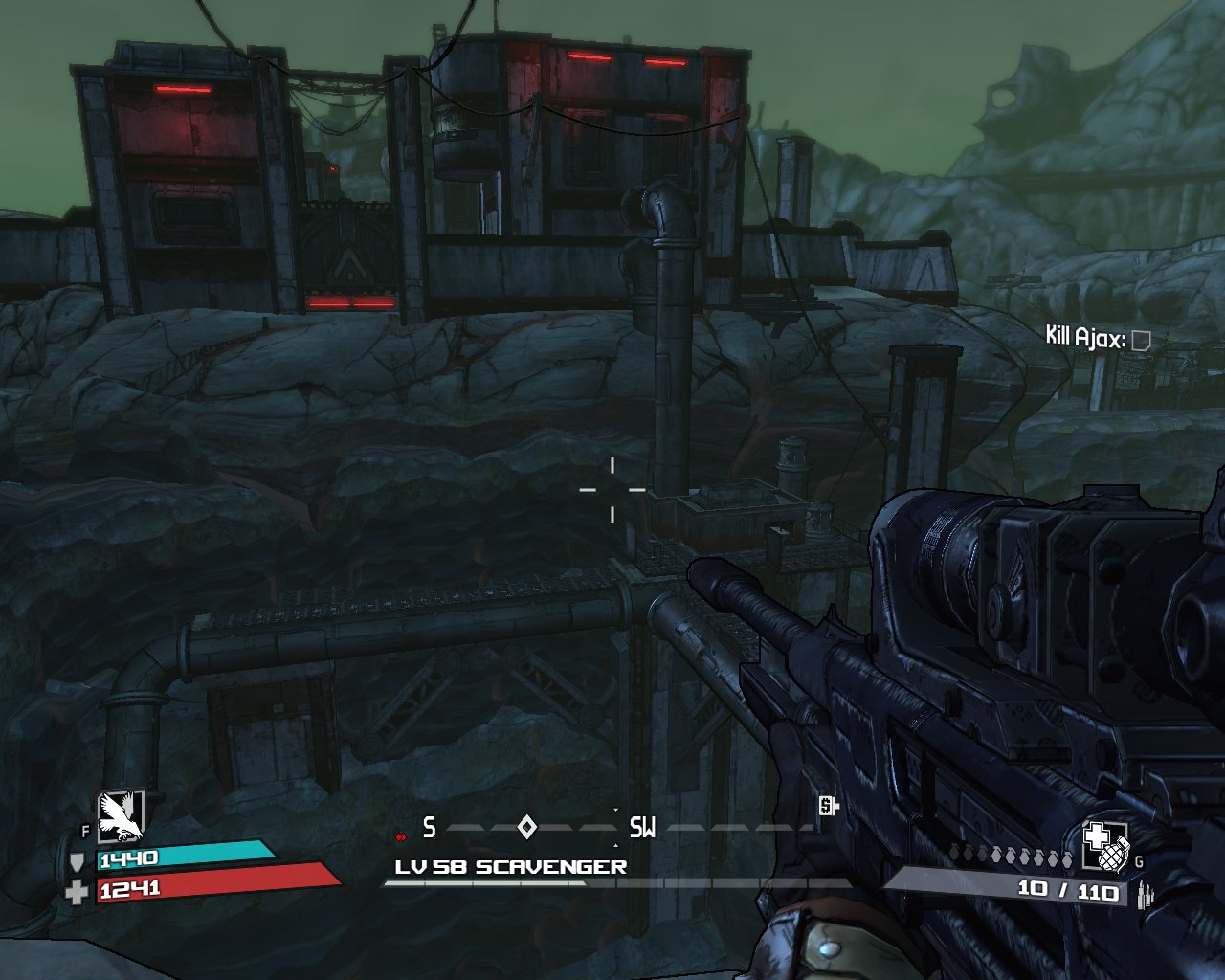Click the dollar-sign vendor marker on the compass
The width and height of the screenshot is (1225, 980).
[828, 807]
